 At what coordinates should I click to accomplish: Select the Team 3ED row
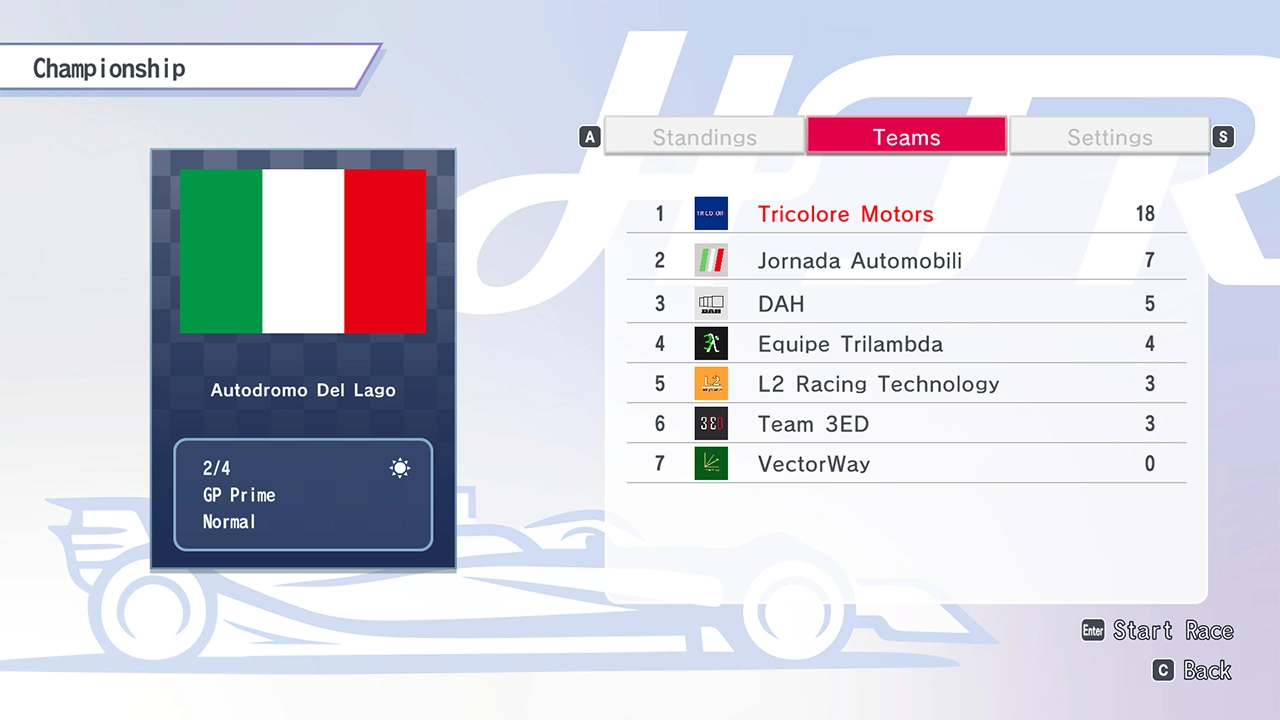click(905, 424)
